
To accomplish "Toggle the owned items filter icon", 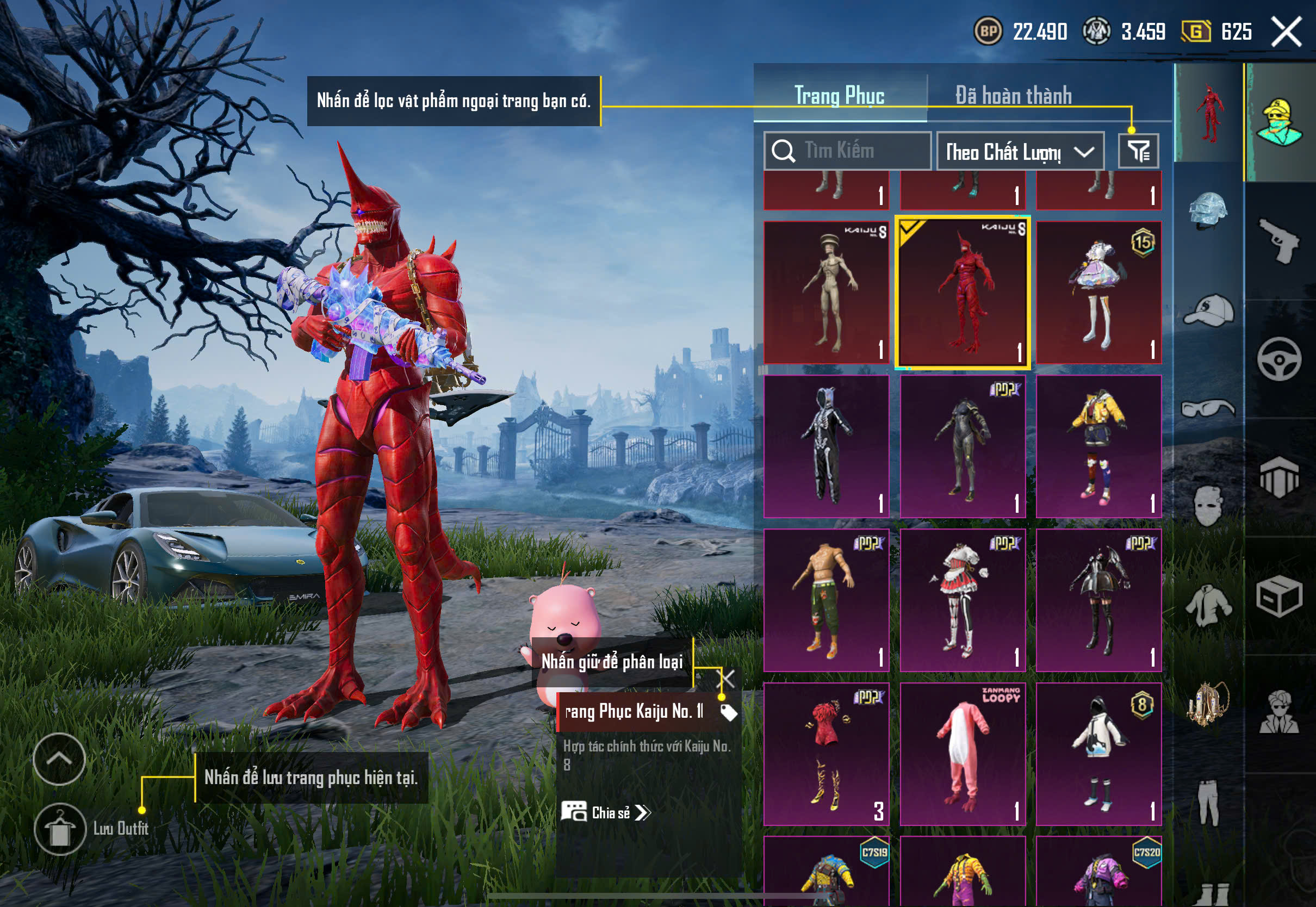I will coord(1138,151).
